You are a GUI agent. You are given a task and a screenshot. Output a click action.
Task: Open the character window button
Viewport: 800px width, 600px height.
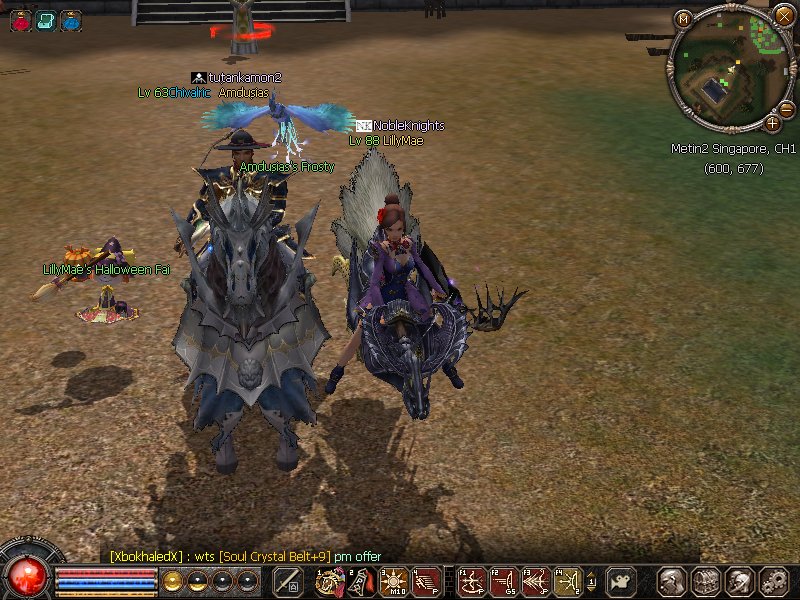pos(673,581)
